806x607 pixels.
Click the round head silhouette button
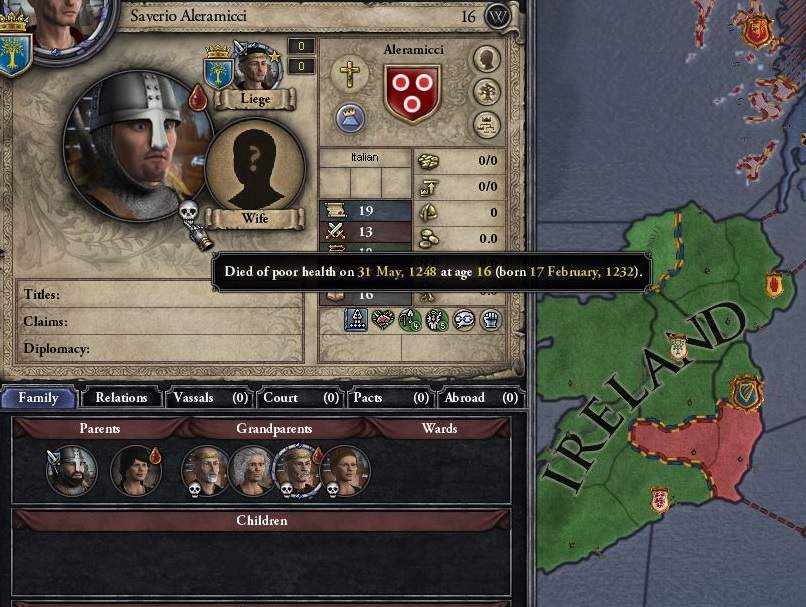(x=487, y=60)
